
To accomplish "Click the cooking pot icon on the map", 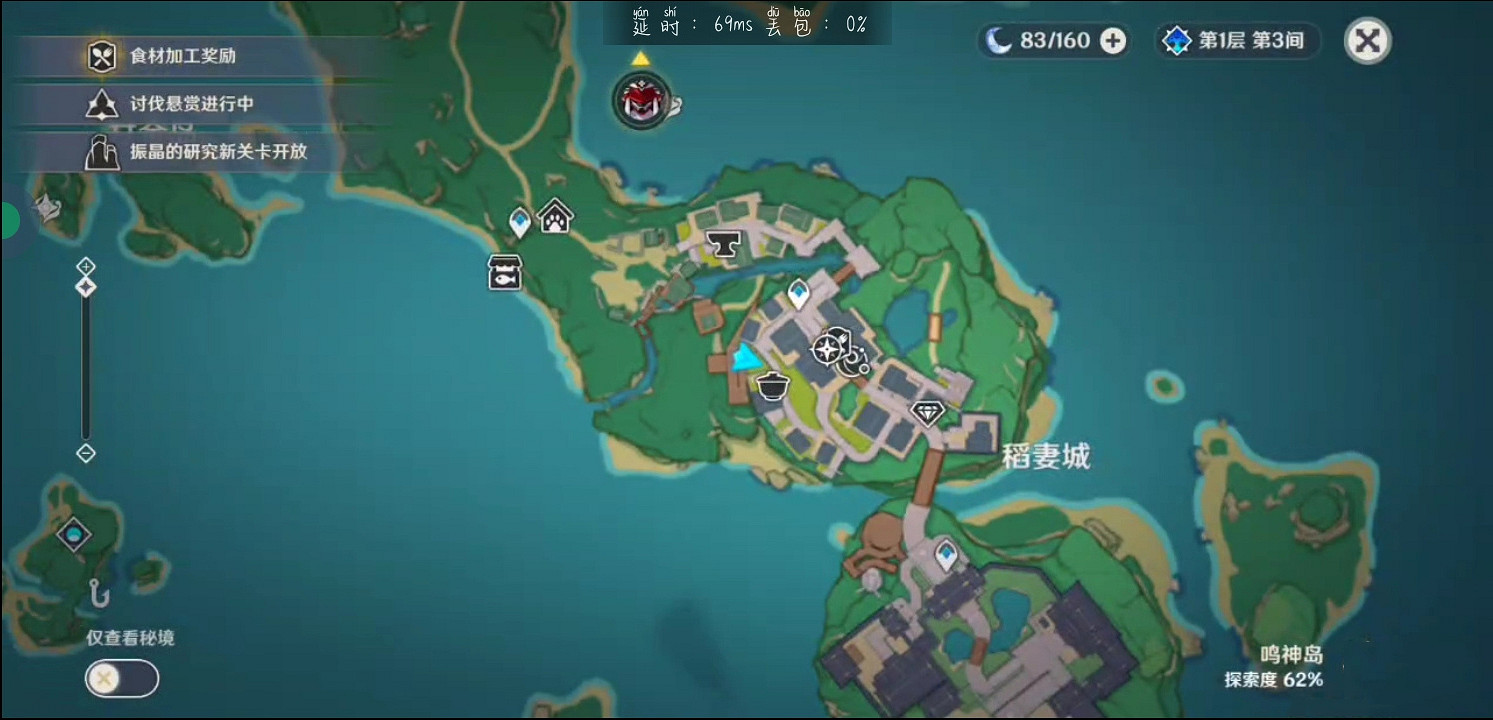I will coord(773,385).
